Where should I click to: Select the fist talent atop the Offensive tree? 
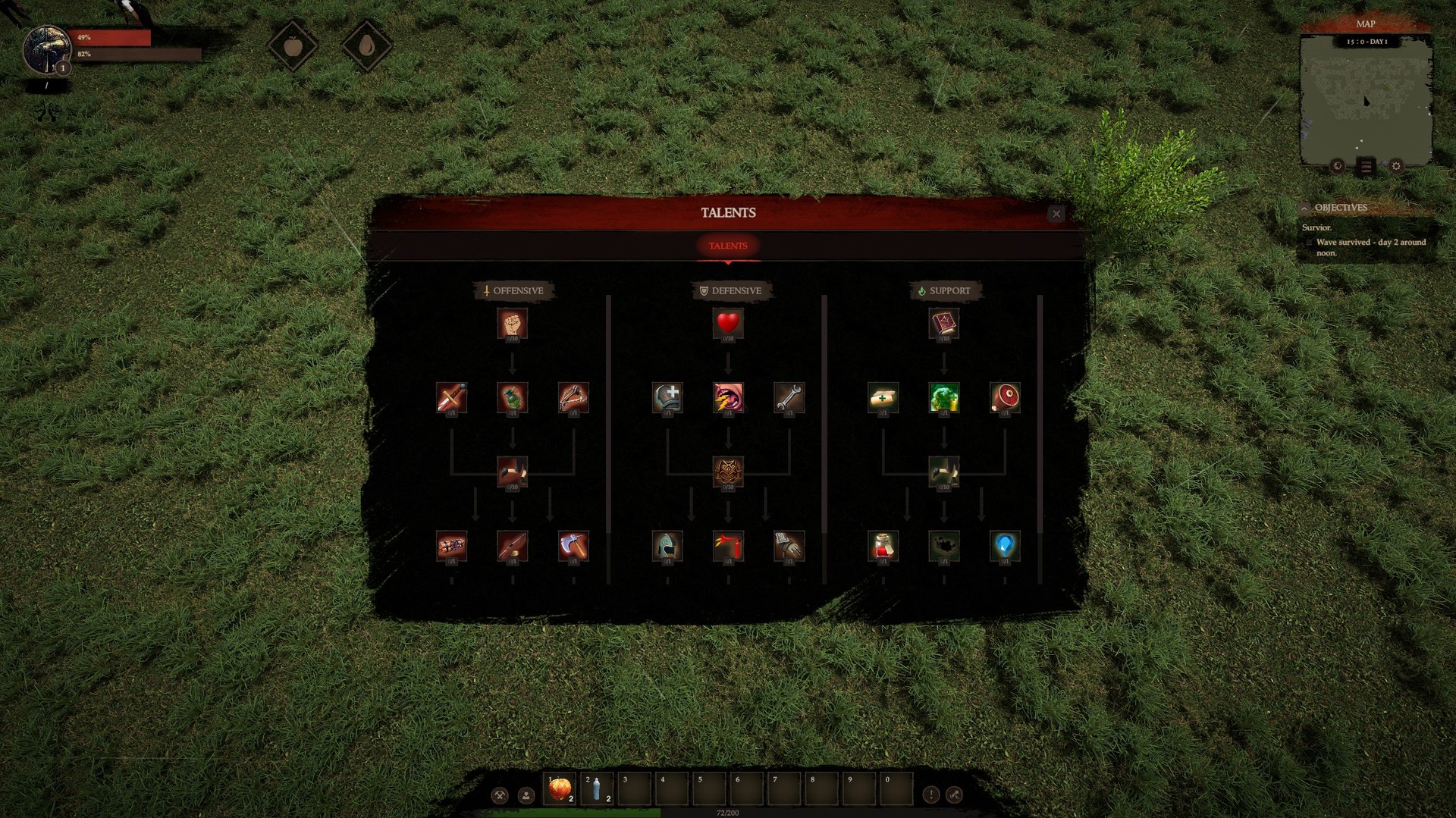(514, 324)
